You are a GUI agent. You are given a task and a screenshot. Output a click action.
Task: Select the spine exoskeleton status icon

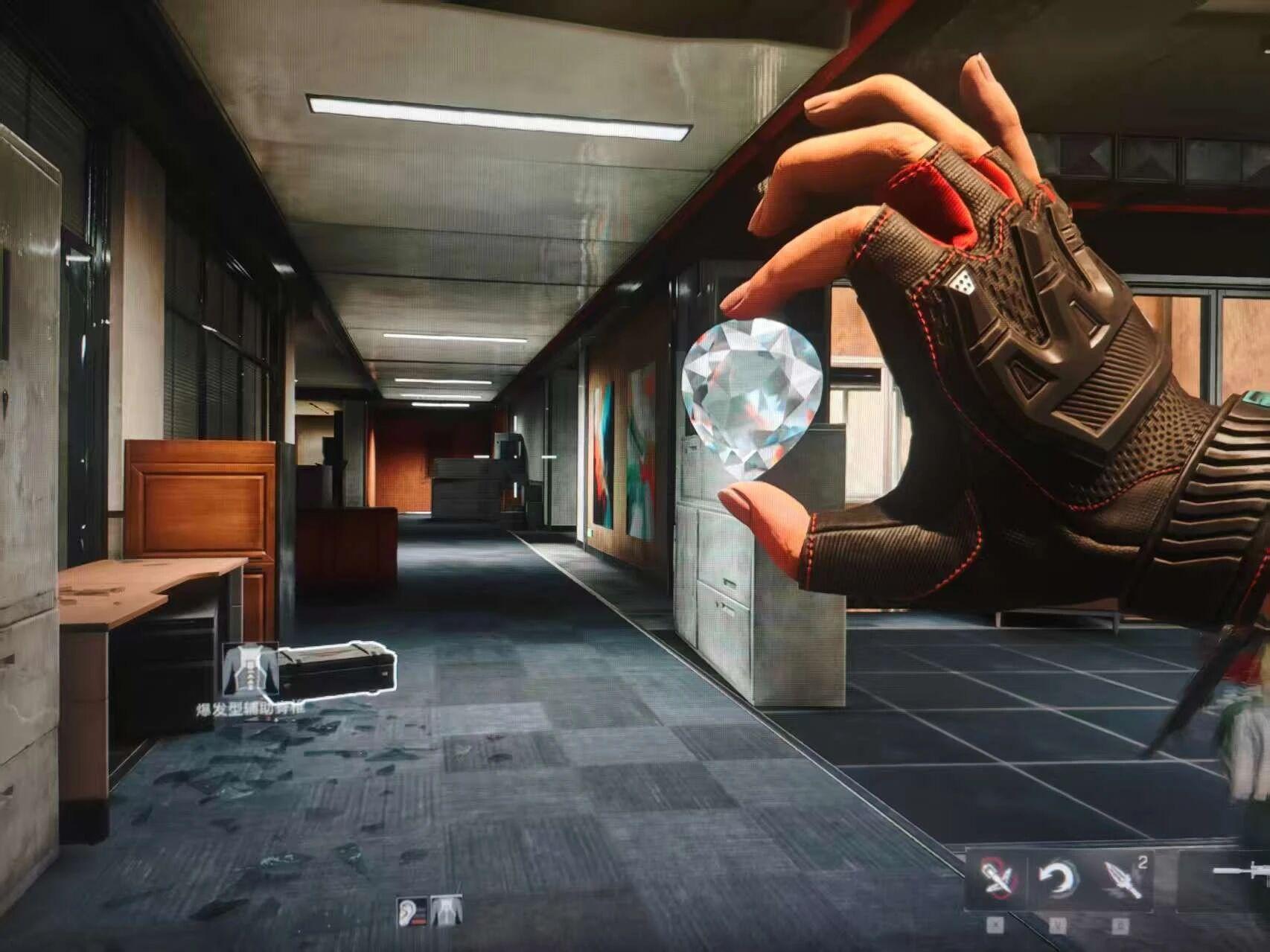[x=446, y=912]
